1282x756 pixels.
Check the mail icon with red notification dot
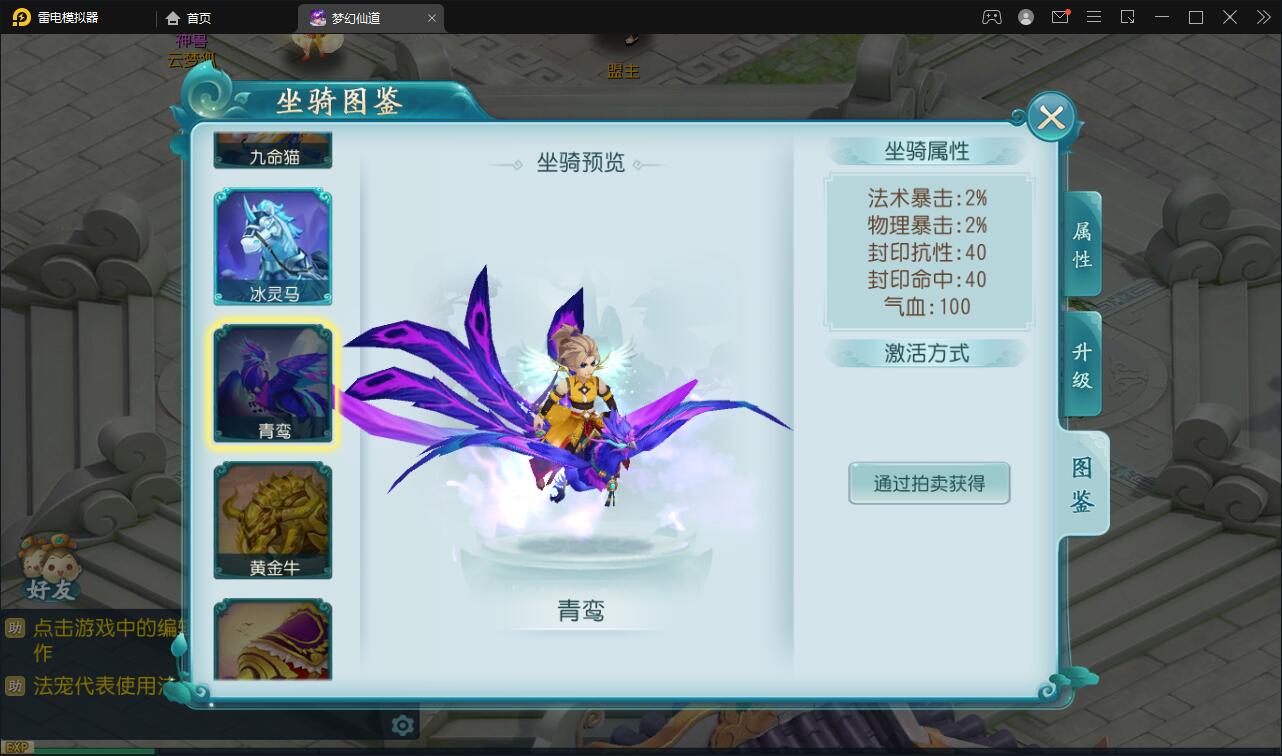coord(1060,17)
